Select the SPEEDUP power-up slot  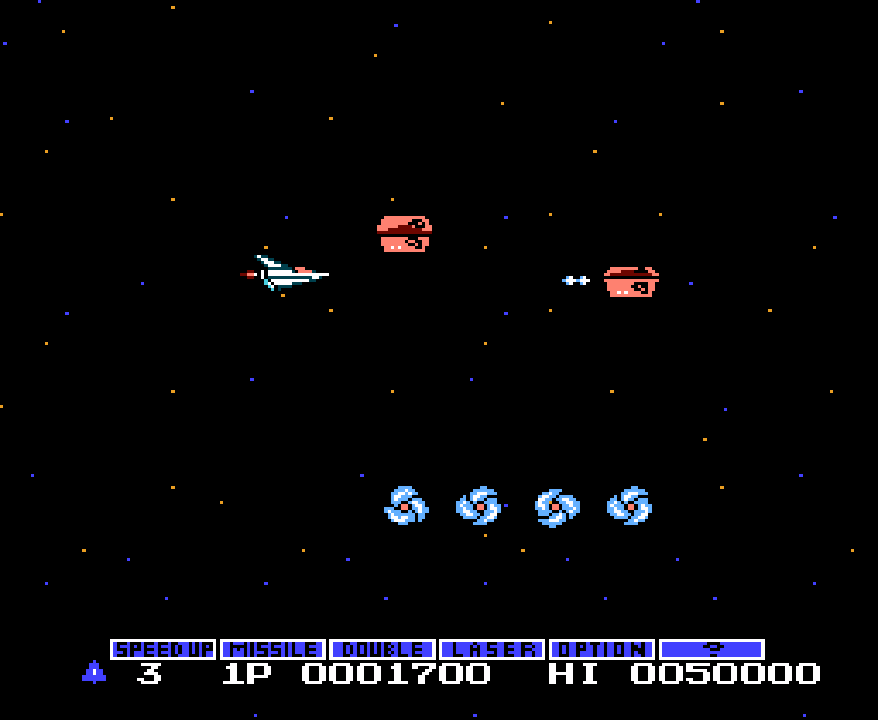pyautogui.click(x=163, y=649)
